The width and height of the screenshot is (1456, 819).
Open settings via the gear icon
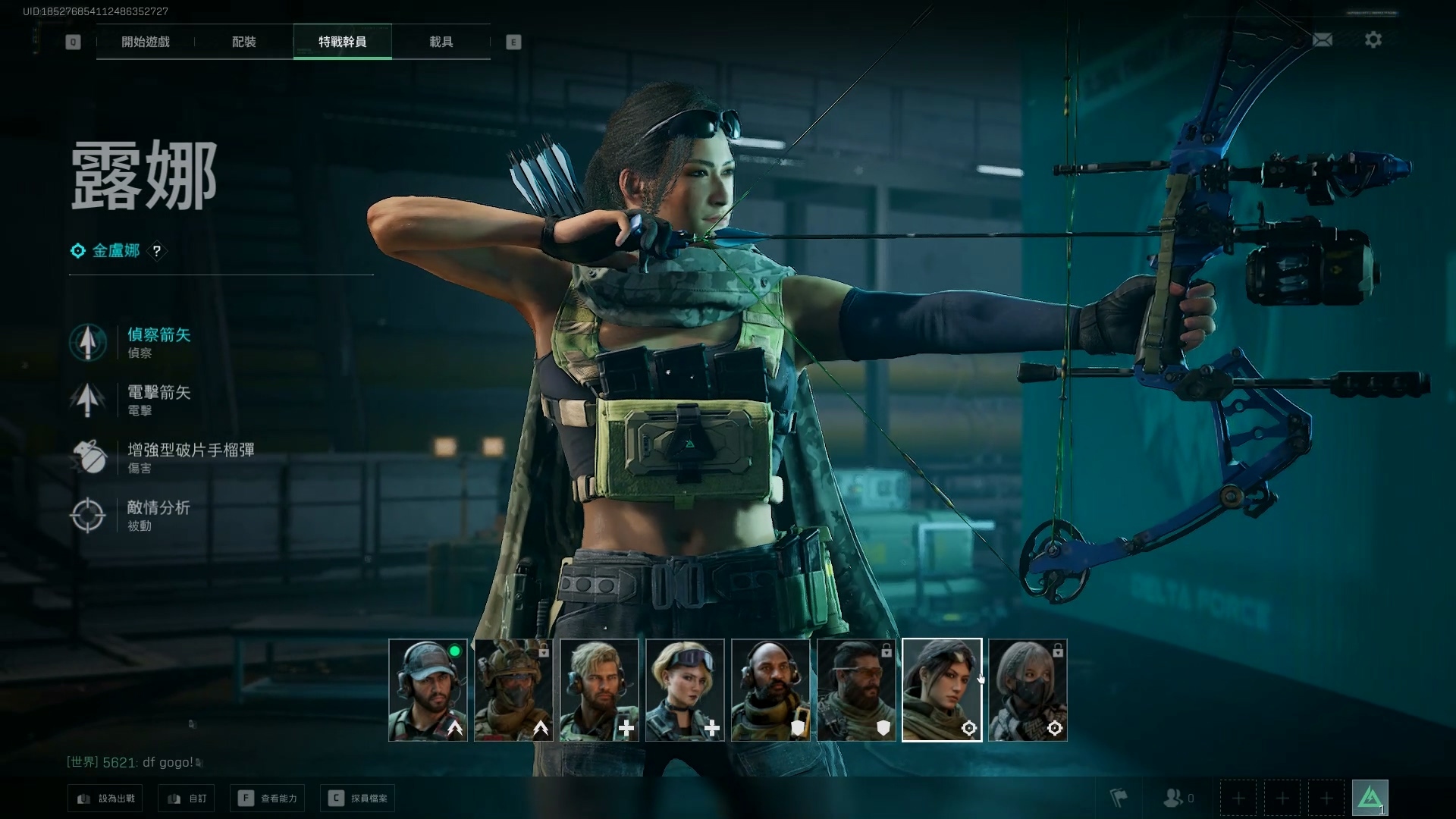tap(1373, 39)
